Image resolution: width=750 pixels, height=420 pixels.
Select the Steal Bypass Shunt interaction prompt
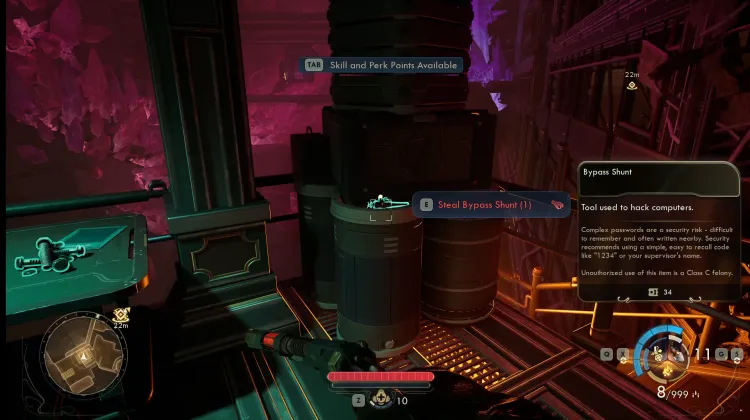click(x=490, y=204)
